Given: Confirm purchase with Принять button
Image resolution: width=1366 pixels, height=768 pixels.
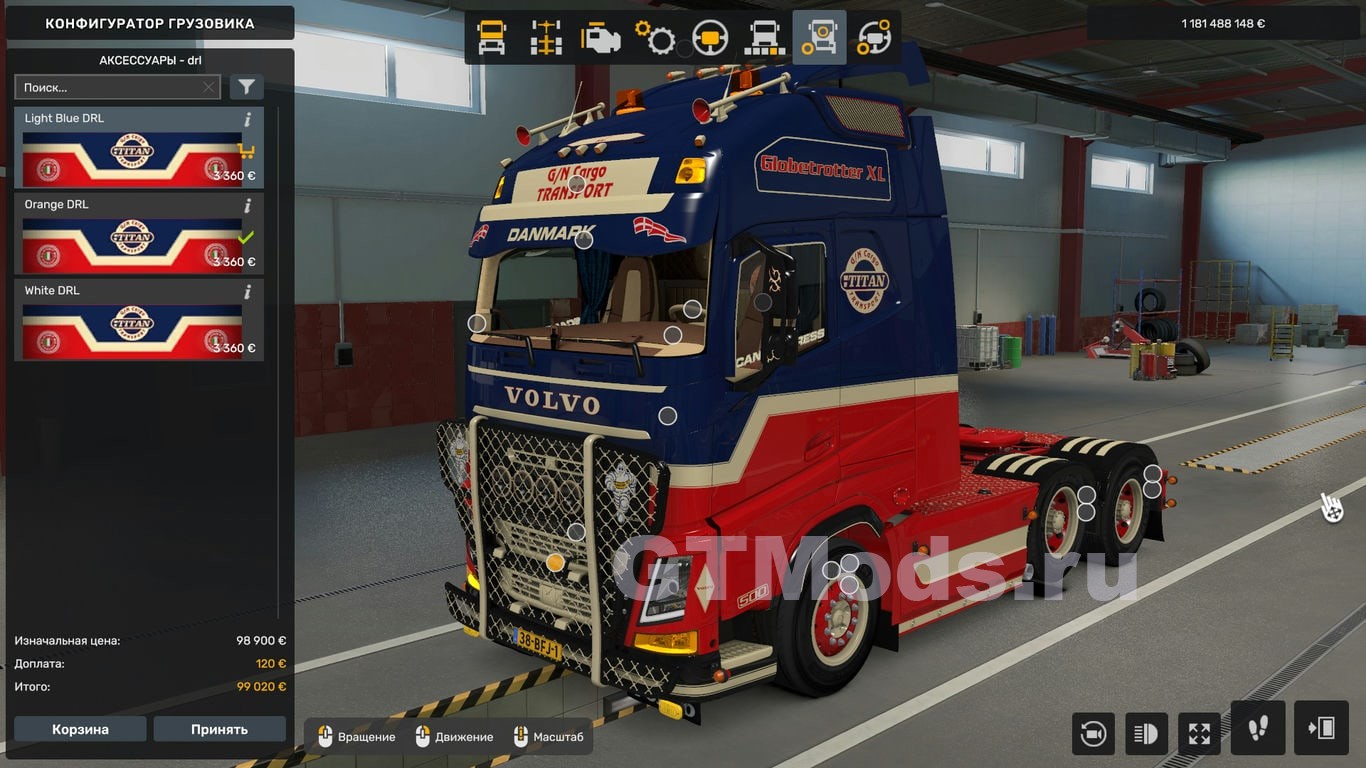Looking at the screenshot, I should (219, 729).
